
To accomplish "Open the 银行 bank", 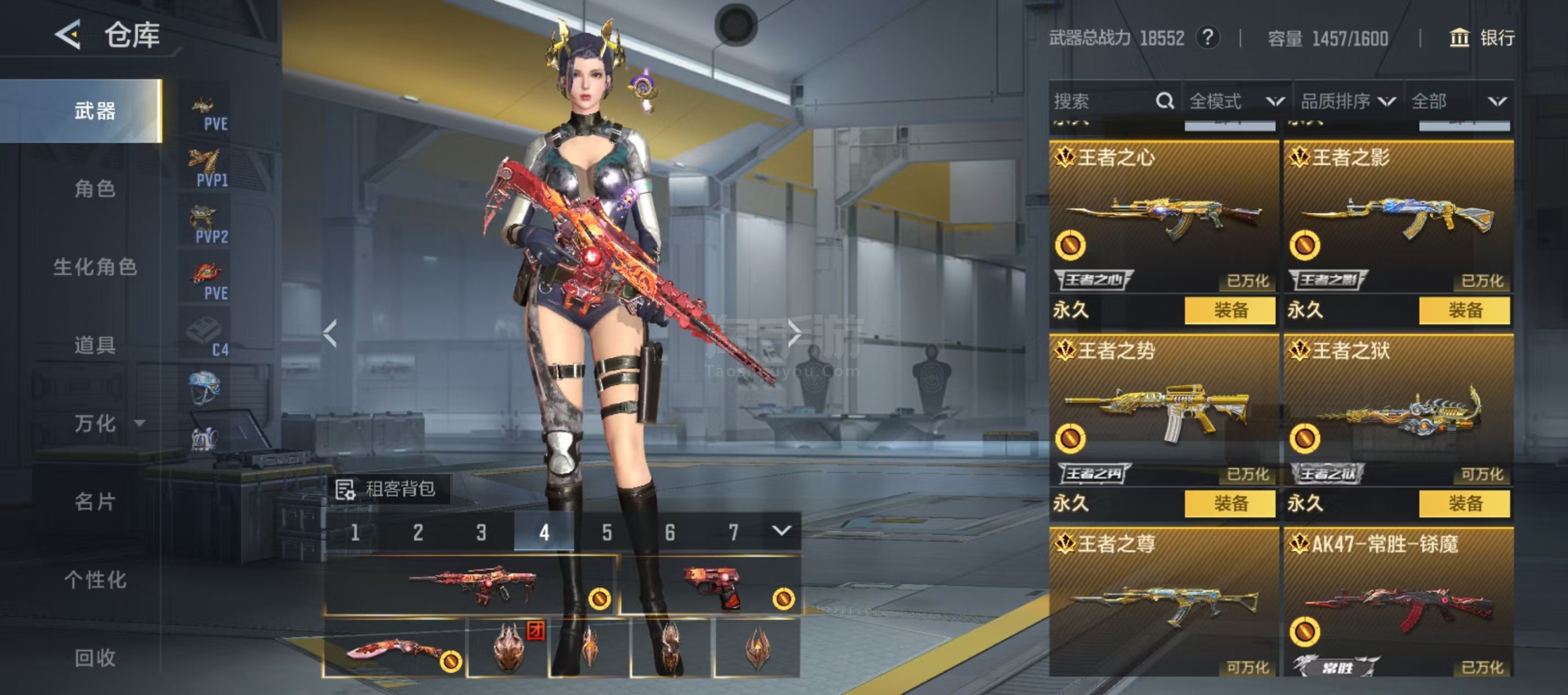I will point(1482,38).
